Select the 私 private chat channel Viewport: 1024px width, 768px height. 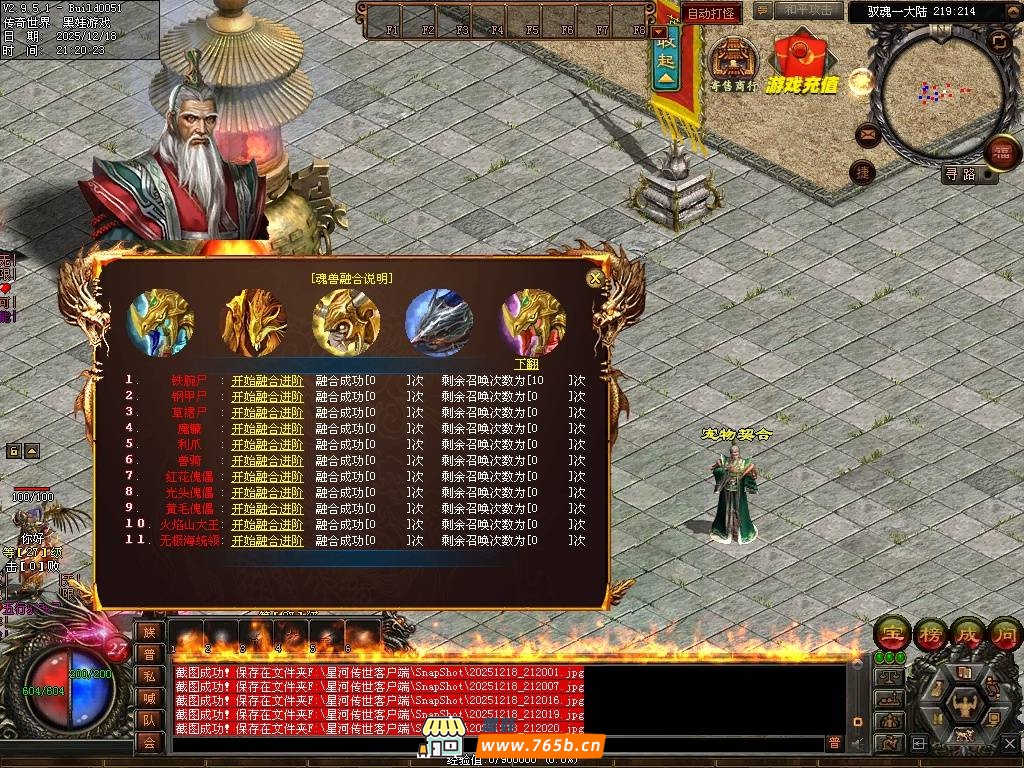coord(149,676)
